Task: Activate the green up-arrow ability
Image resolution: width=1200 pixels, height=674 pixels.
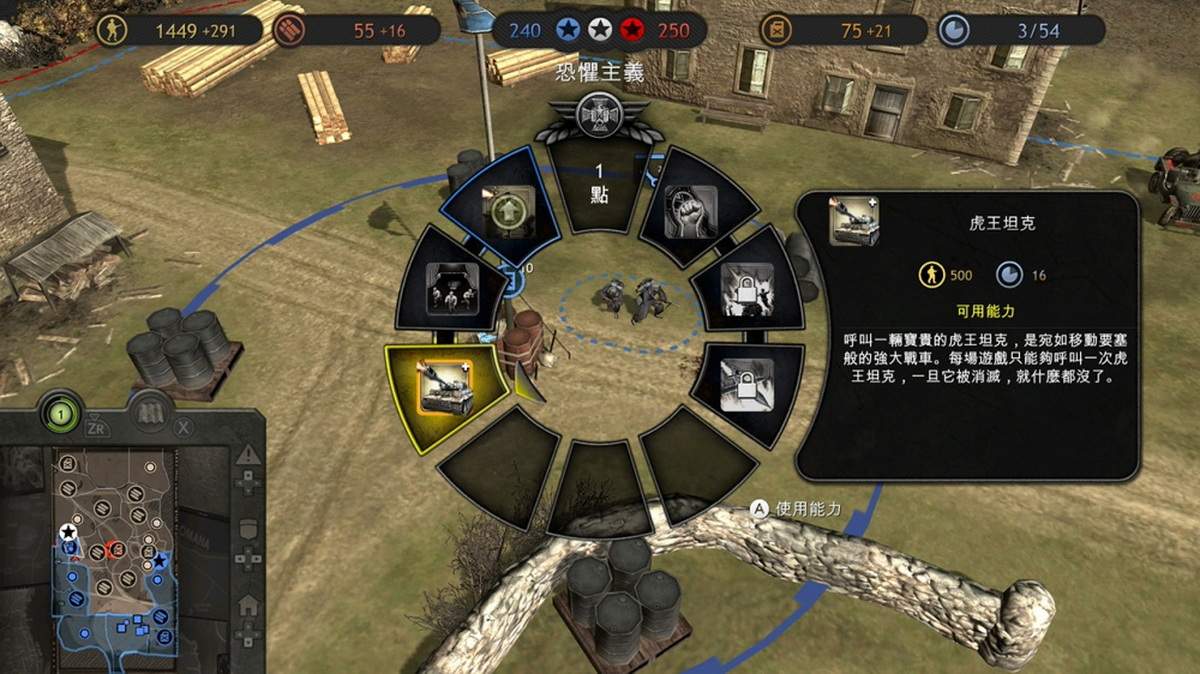Action: pos(506,214)
